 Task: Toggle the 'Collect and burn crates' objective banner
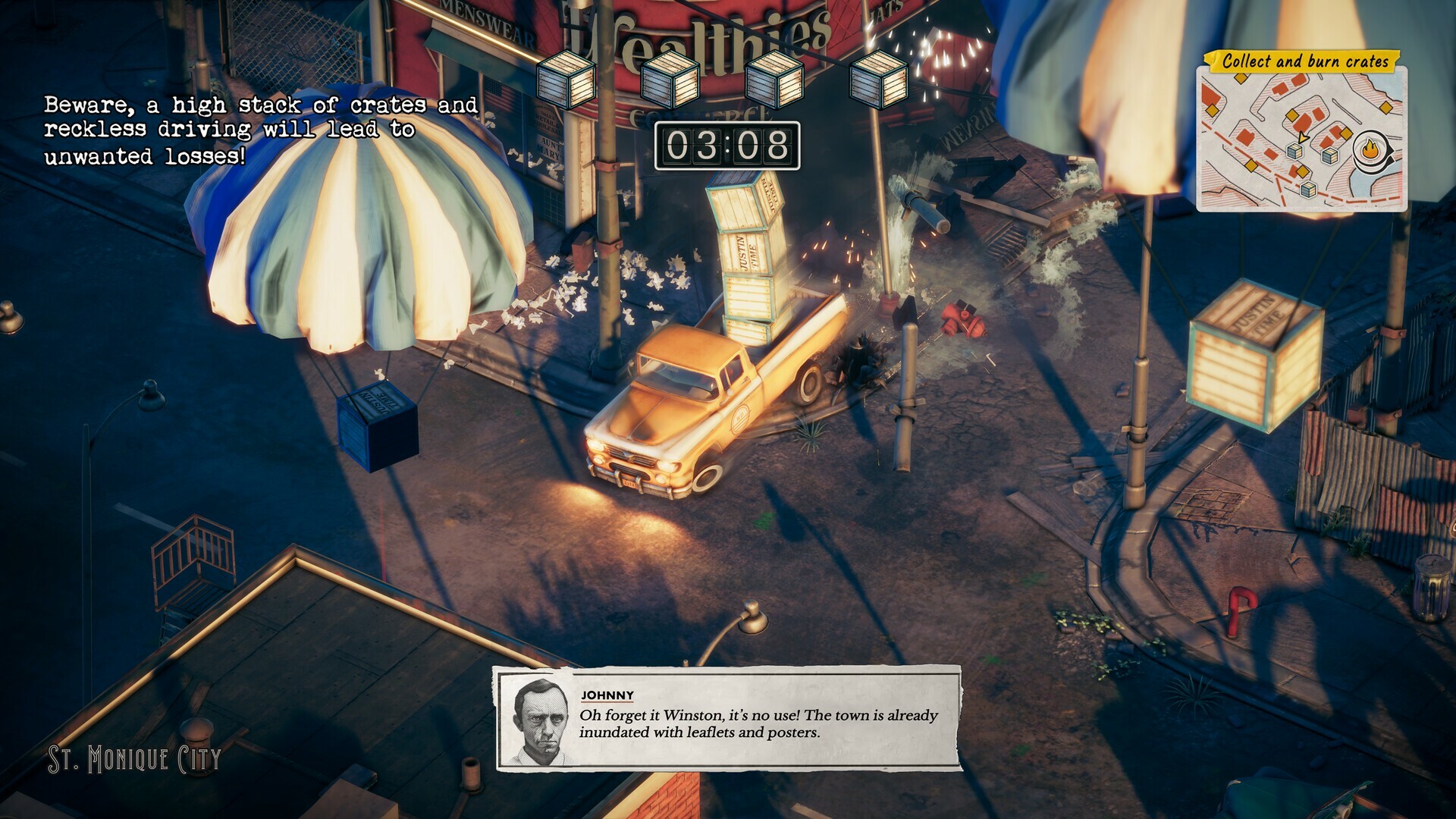1306,62
